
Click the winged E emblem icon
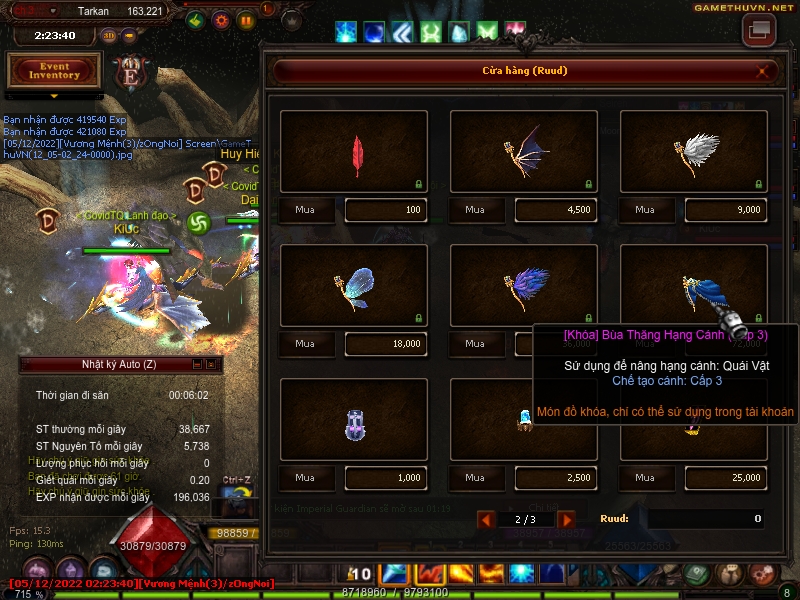[x=130, y=73]
